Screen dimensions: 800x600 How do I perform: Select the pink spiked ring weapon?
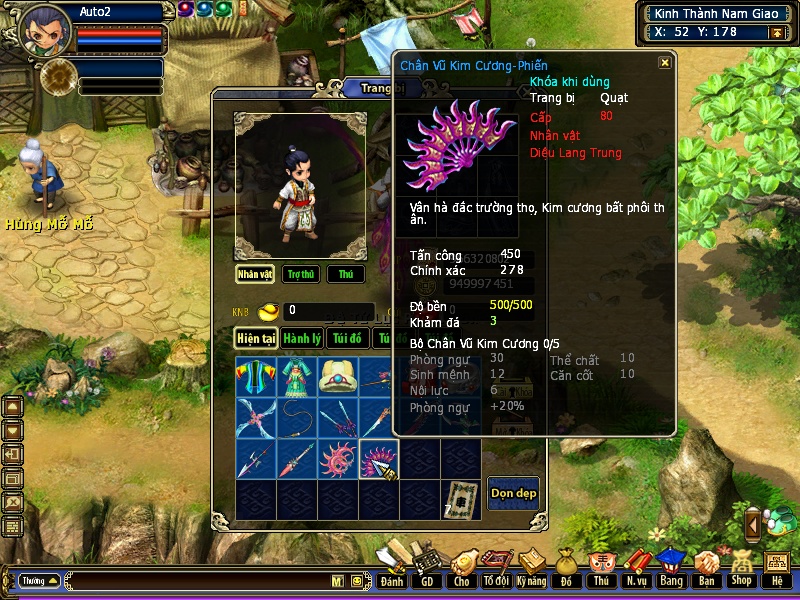click(338, 459)
